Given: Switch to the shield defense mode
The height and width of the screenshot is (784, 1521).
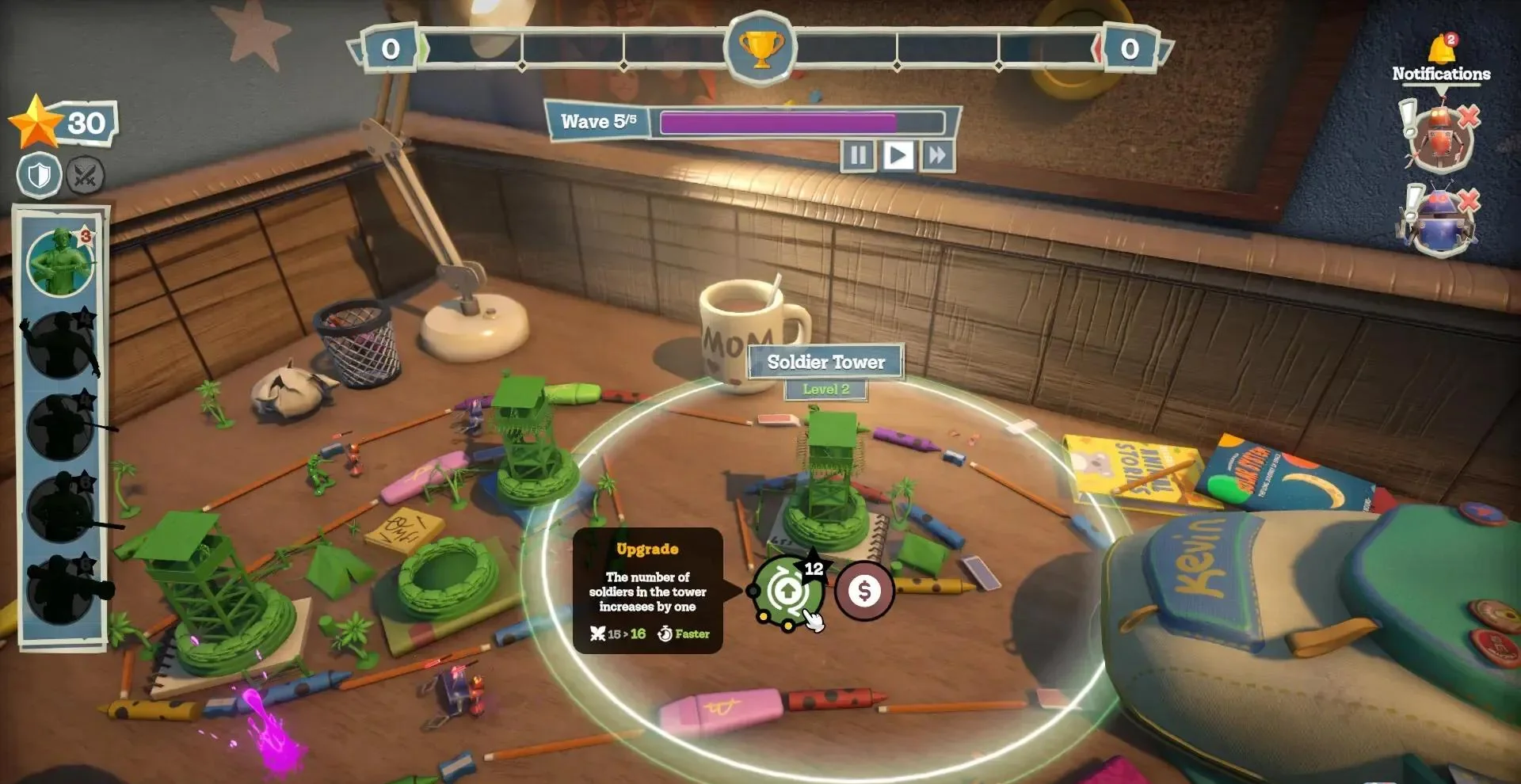Looking at the screenshot, I should pyautogui.click(x=40, y=175).
